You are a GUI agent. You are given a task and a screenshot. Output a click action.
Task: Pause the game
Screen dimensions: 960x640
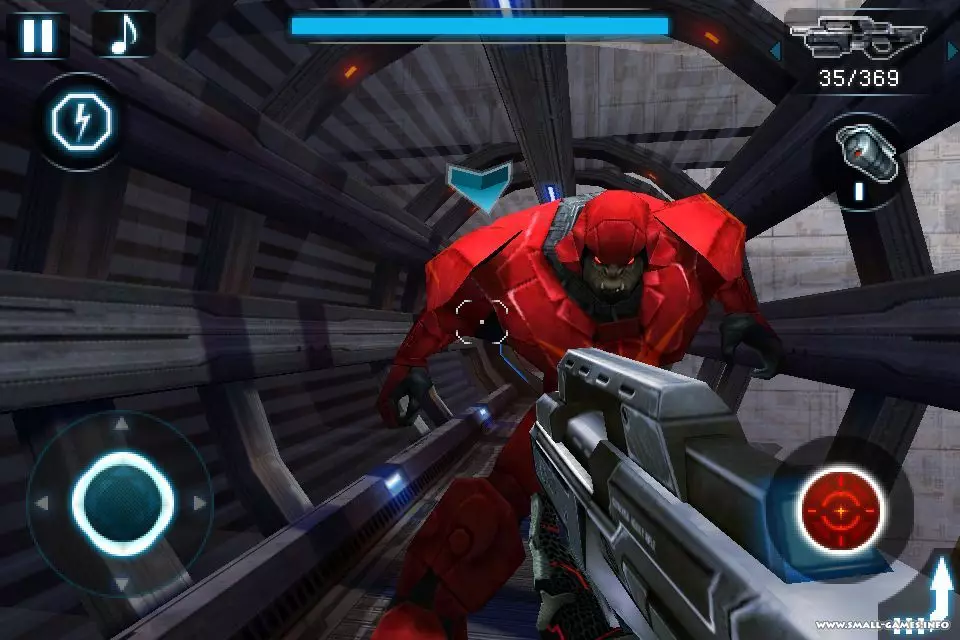pyautogui.click(x=38, y=35)
